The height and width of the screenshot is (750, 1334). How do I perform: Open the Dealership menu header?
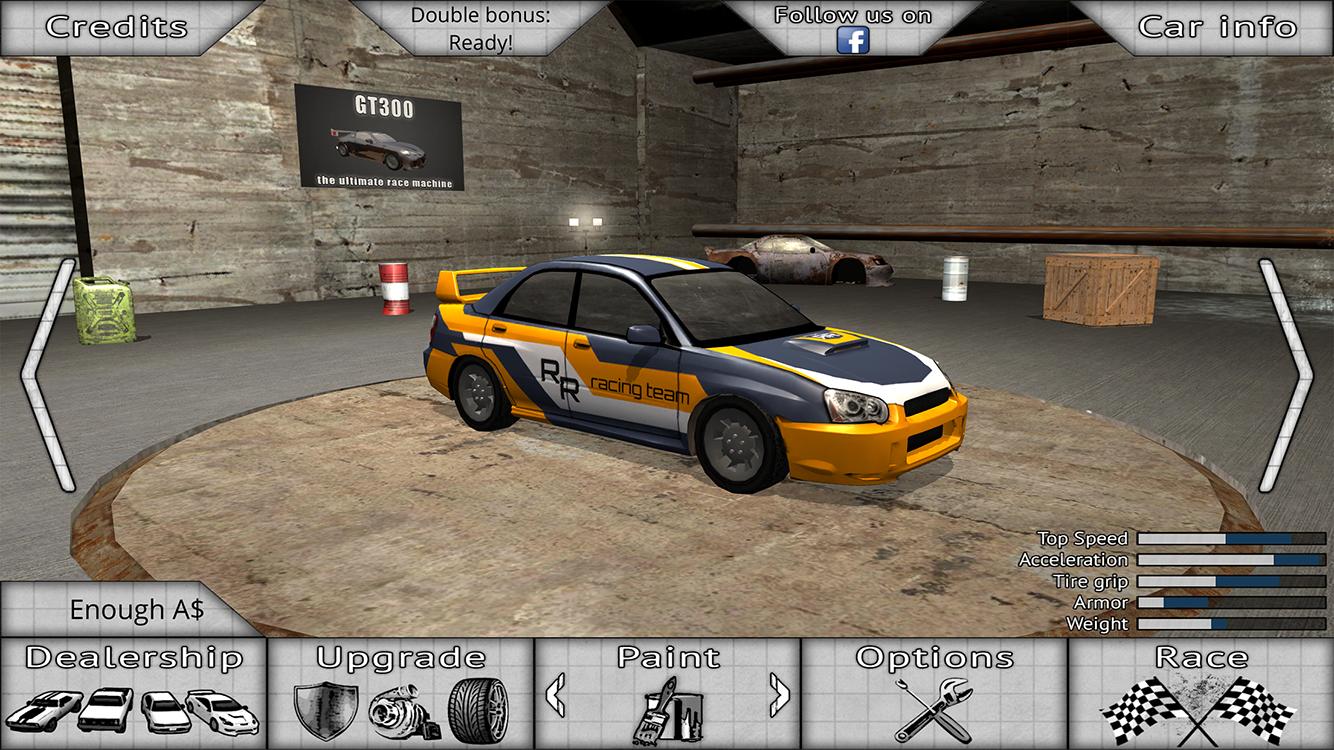click(133, 659)
